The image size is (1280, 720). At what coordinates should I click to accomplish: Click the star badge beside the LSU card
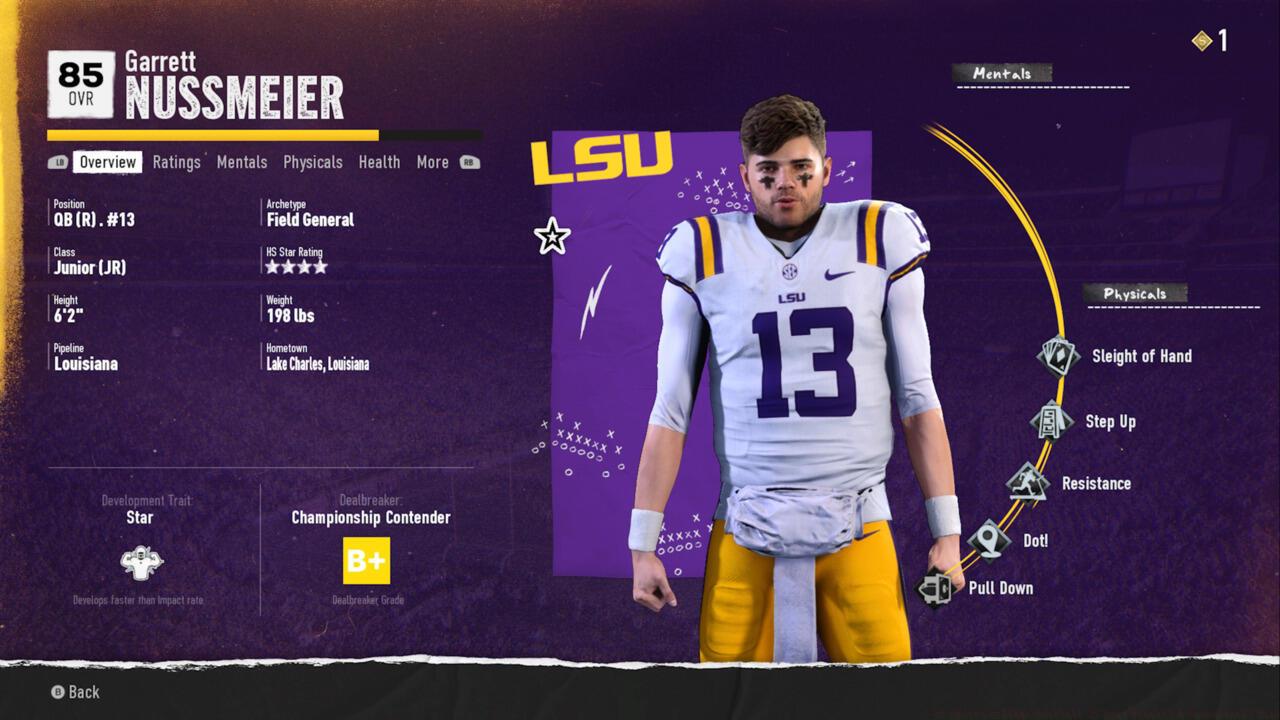[552, 237]
